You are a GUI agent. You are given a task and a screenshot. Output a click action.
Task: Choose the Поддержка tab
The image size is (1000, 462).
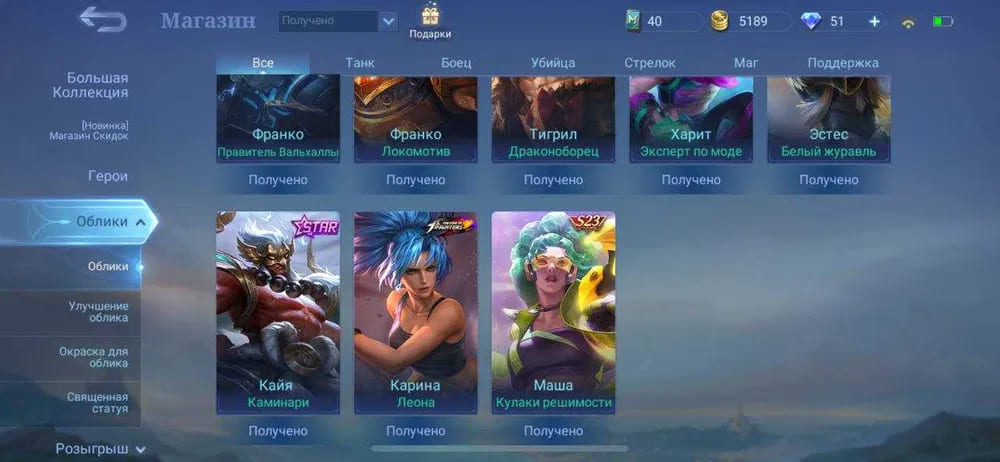click(x=843, y=63)
